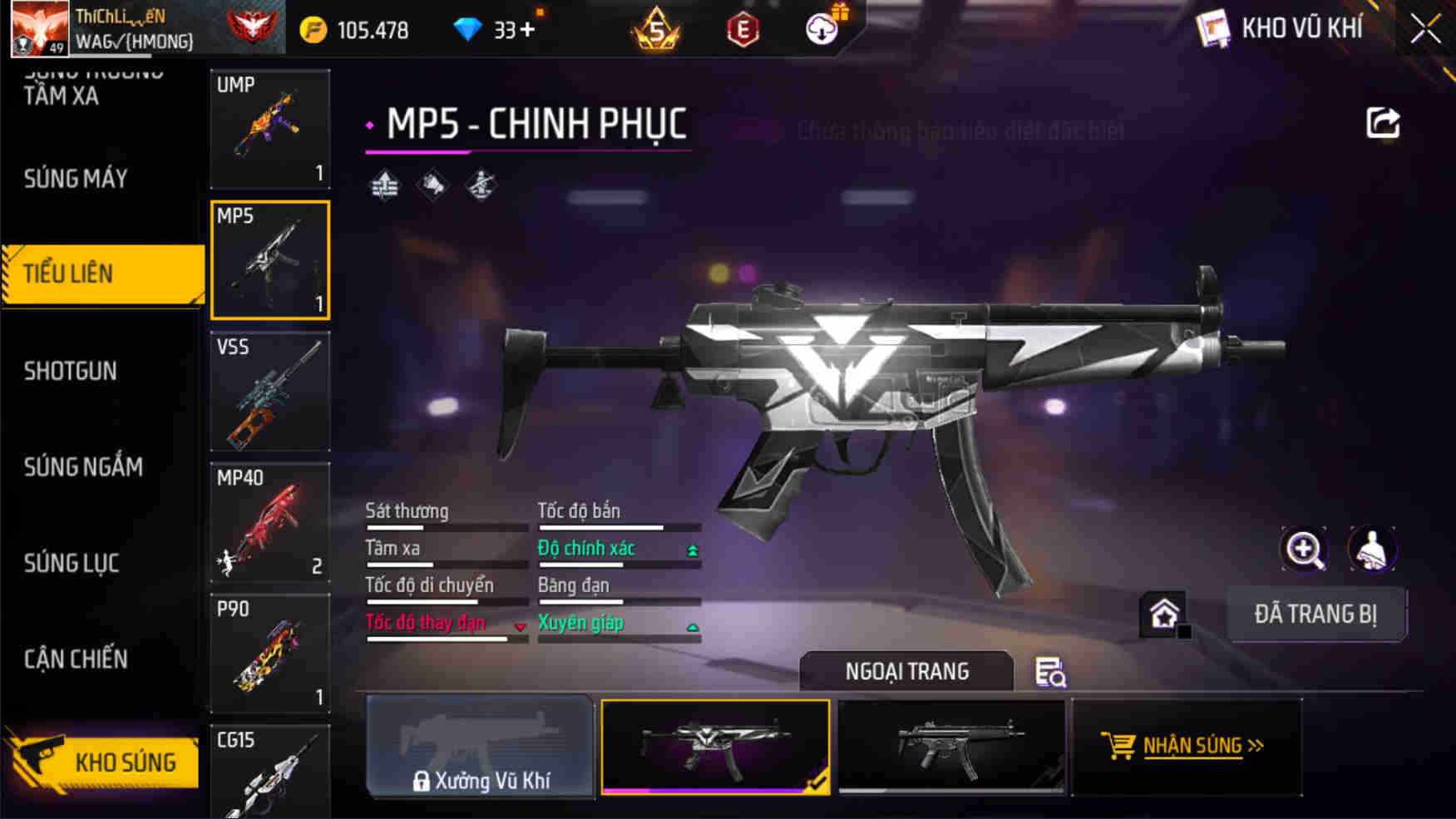Open the Súng Ngắm weapon category
The image size is (1456, 819).
83,467
